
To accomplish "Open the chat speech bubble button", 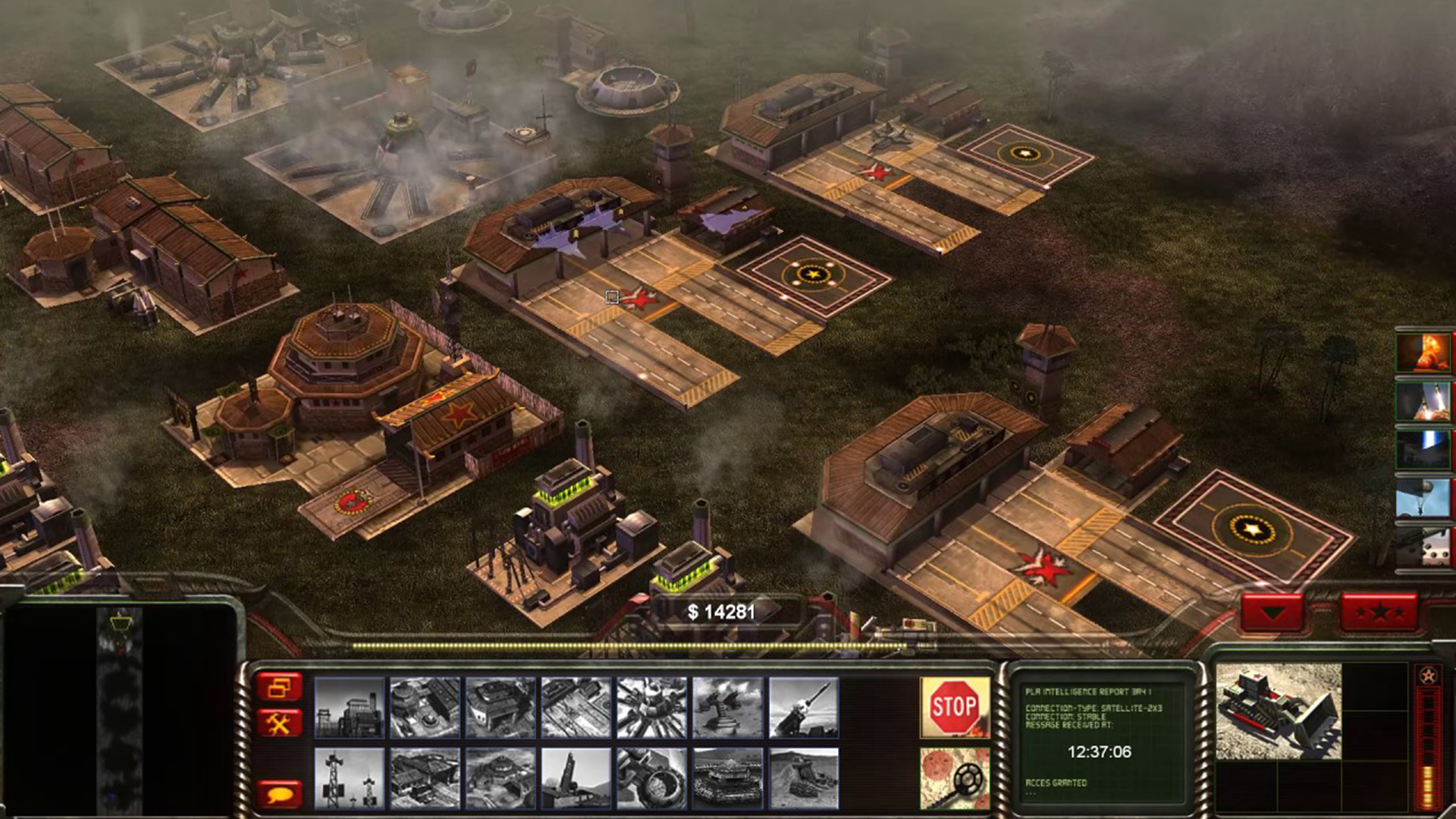I will [x=279, y=794].
